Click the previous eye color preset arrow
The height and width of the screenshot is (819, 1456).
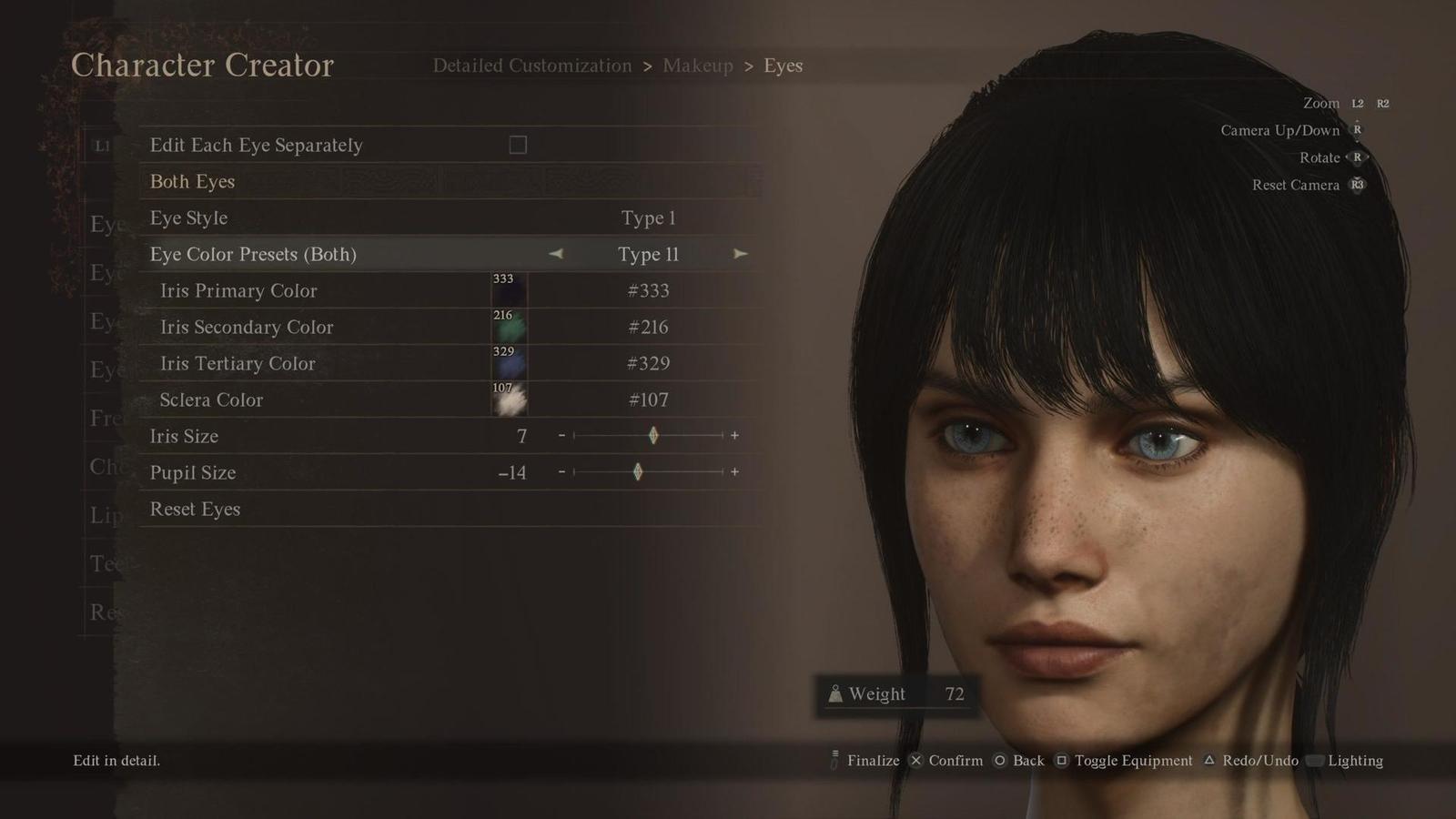click(x=556, y=254)
